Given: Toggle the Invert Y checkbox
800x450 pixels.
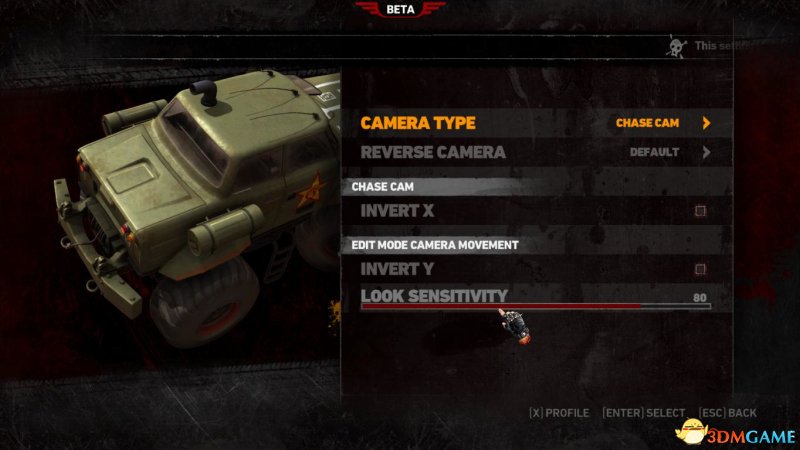Looking at the screenshot, I should 701,269.
